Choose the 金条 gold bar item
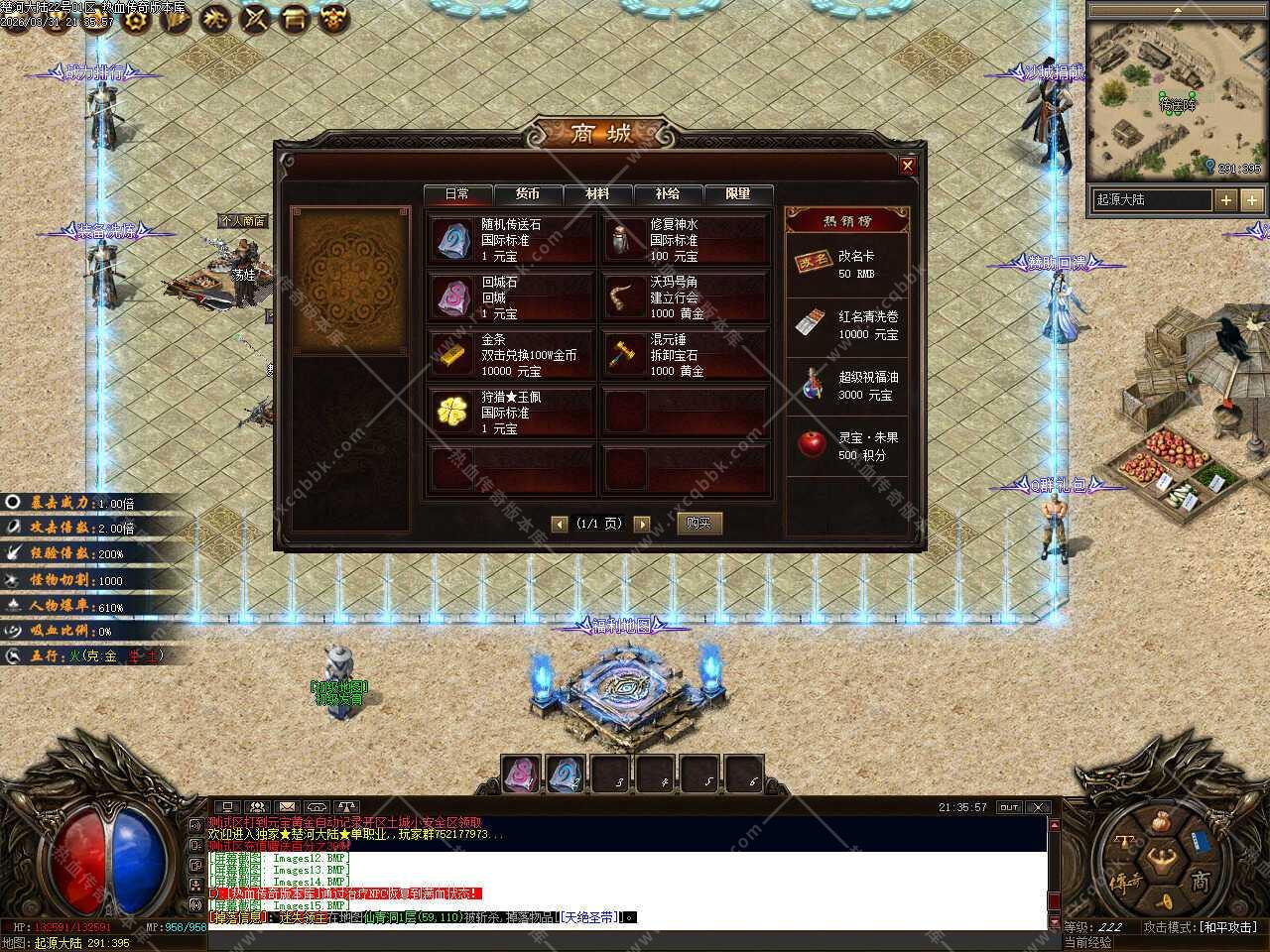Image resolution: width=1270 pixels, height=952 pixels. 511,355
